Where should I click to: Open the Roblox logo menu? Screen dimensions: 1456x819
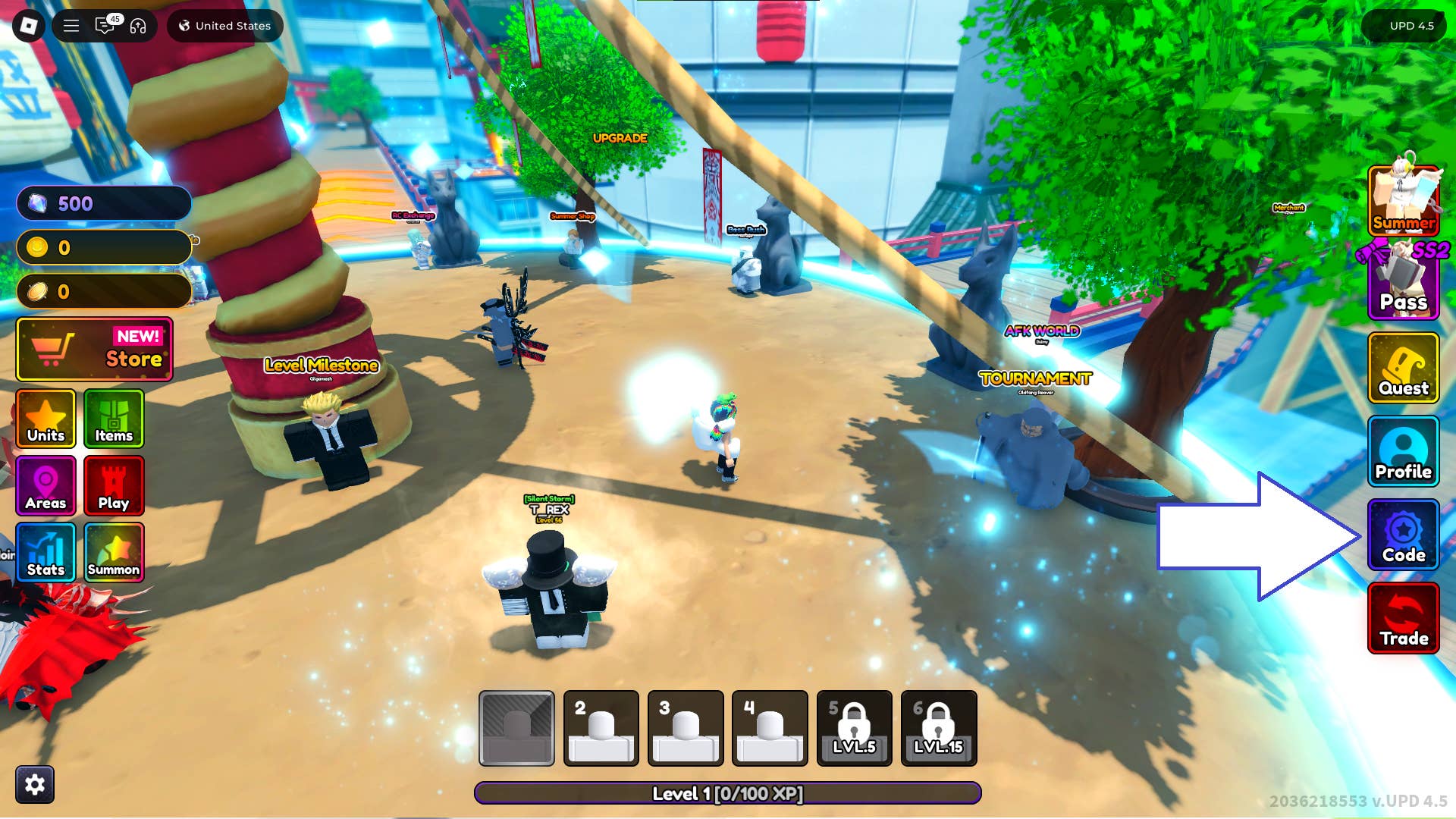tap(29, 26)
